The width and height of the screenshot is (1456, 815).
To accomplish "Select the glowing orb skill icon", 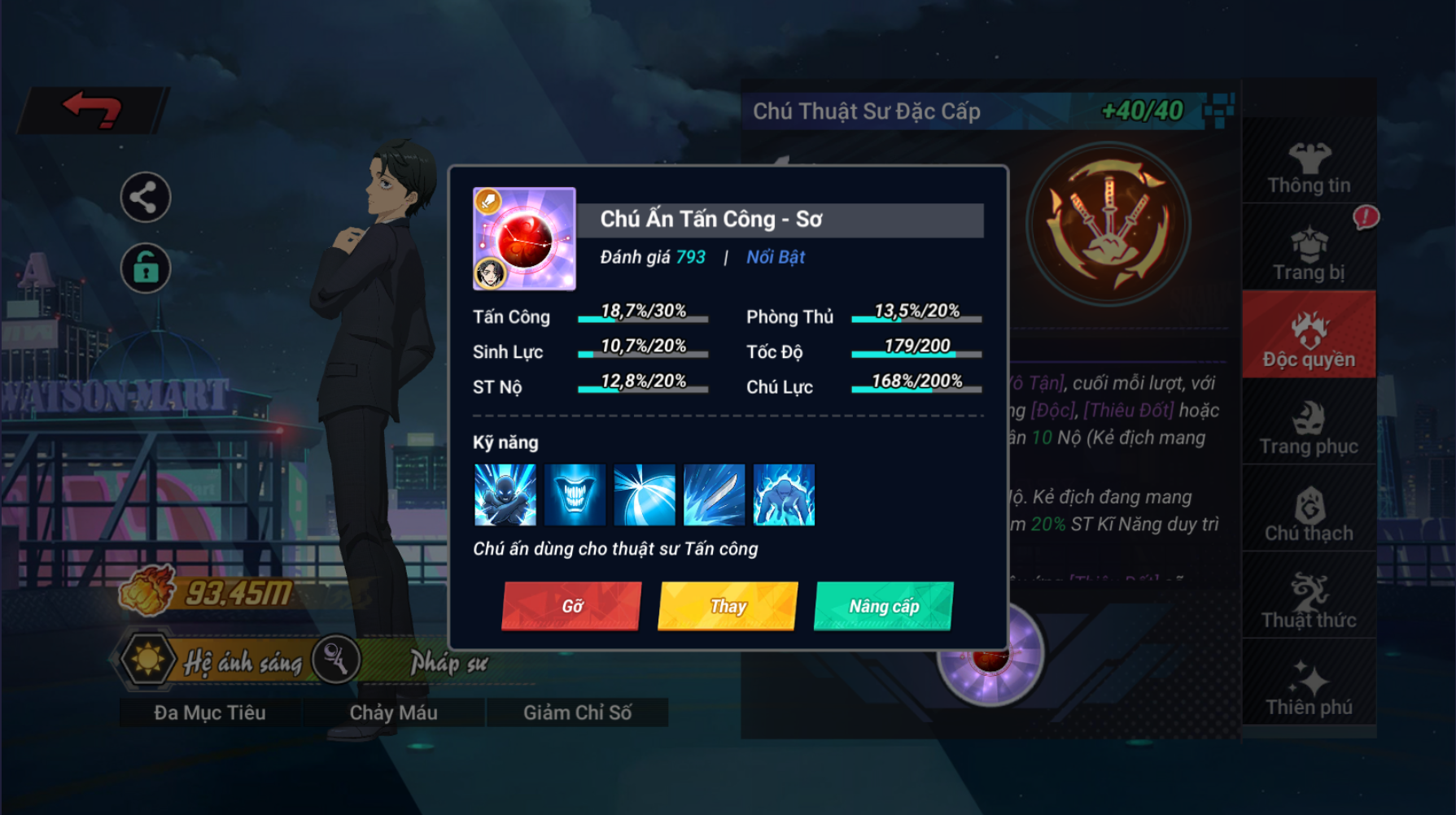I will [x=645, y=495].
